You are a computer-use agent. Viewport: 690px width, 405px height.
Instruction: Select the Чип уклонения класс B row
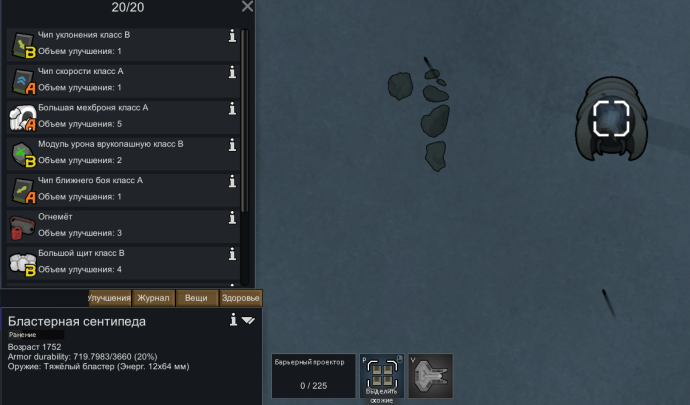point(120,43)
